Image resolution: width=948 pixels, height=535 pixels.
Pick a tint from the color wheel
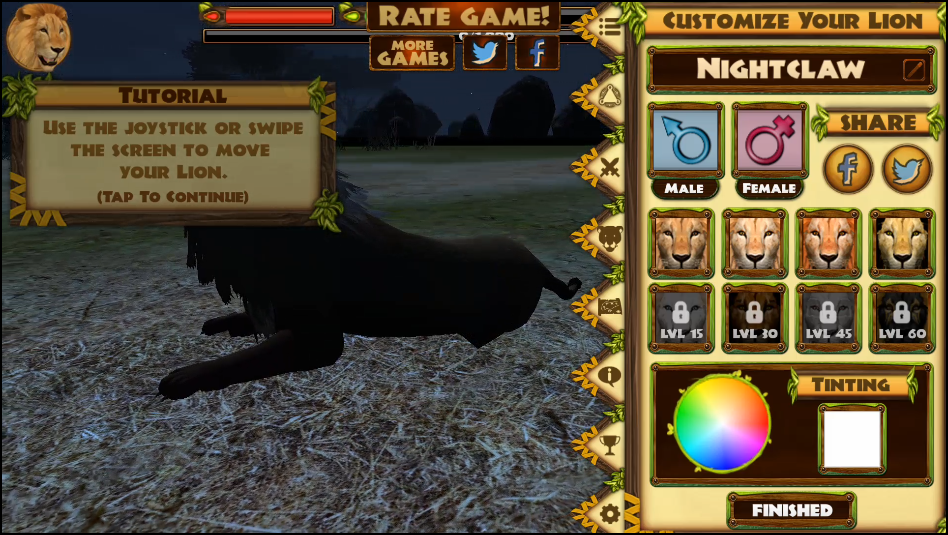(x=722, y=424)
